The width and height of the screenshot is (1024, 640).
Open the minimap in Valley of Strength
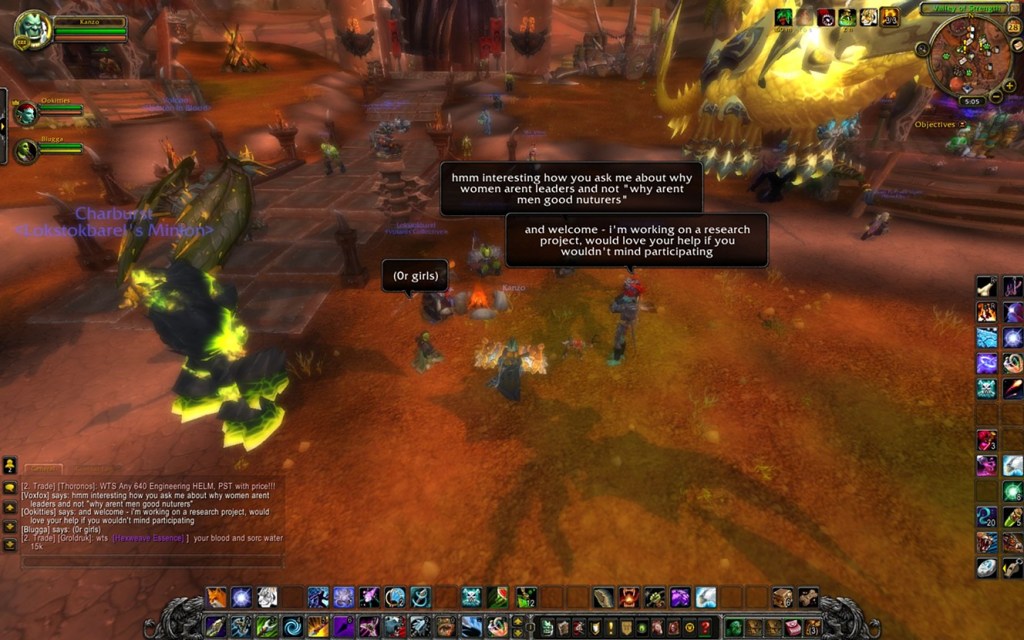coord(968,58)
